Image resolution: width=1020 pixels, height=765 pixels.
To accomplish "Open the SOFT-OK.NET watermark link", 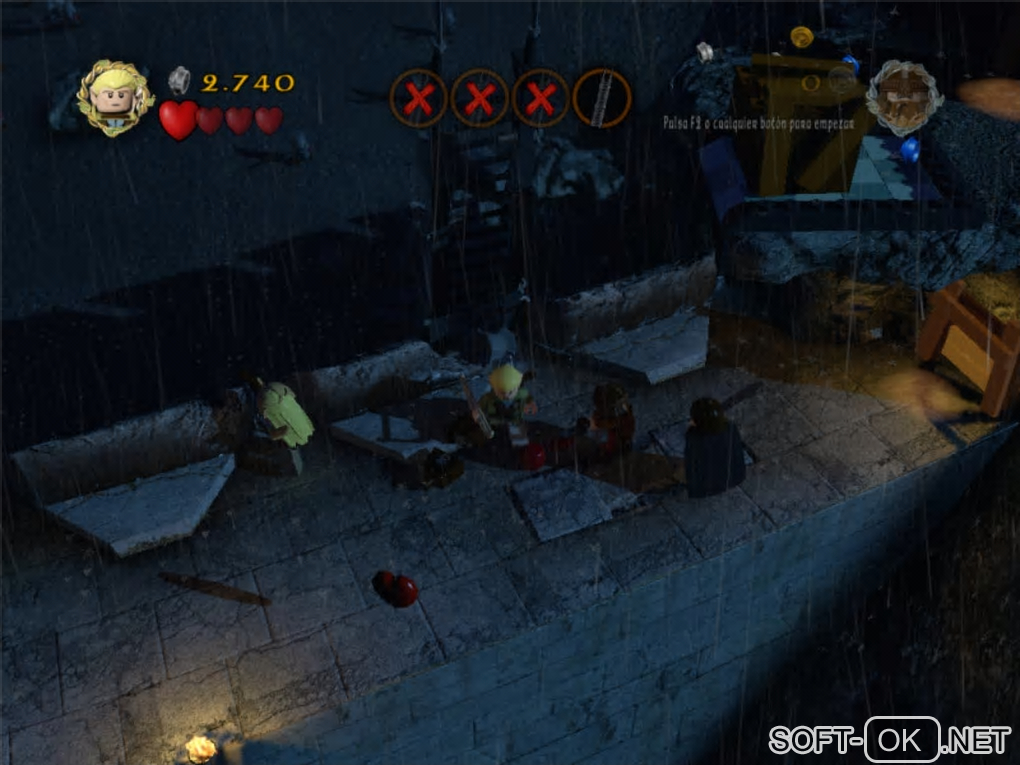I will pos(889,741).
